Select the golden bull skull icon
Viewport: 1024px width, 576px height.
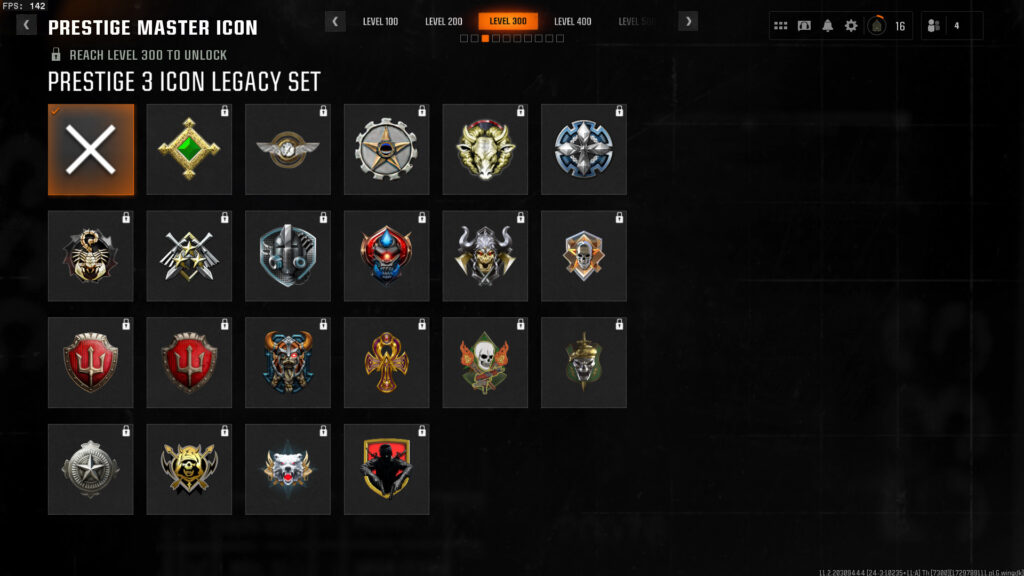point(485,149)
